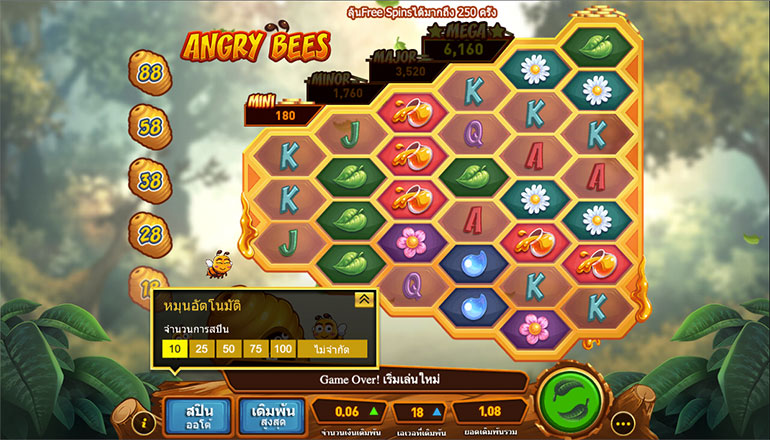This screenshot has height=440, width=770.
Task: Choose 50 auto spins
Action: (228, 349)
